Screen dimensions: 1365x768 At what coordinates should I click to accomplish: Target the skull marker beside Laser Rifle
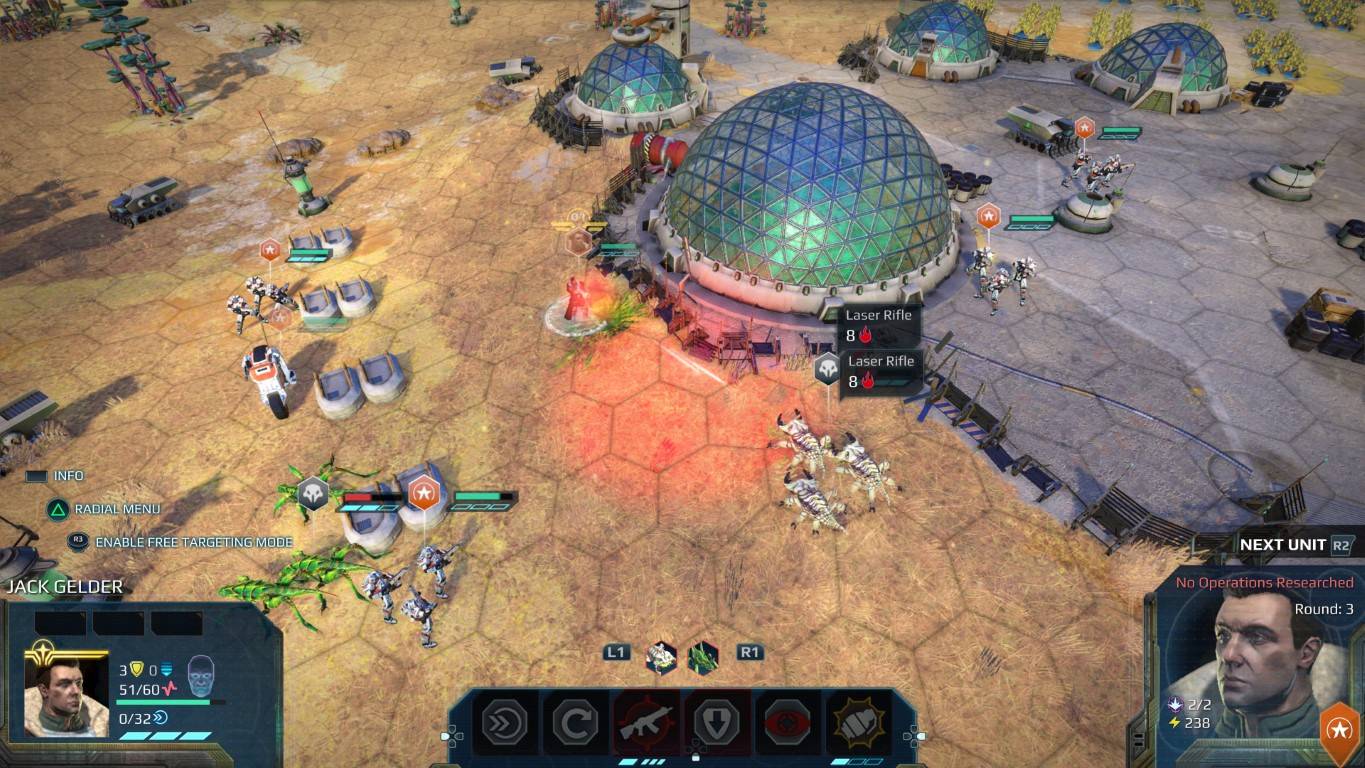pos(828,369)
